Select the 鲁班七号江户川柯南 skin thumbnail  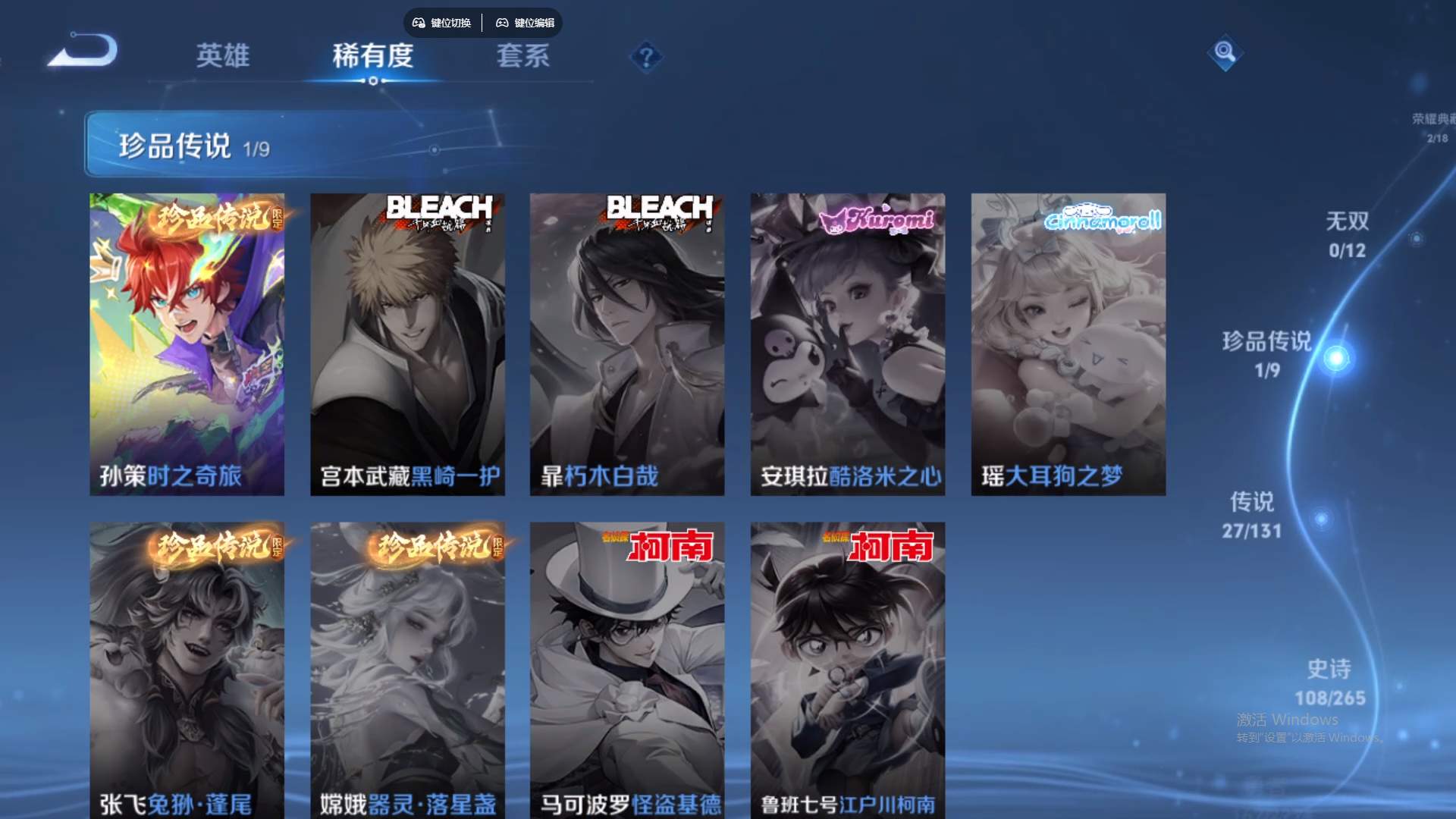click(847, 667)
